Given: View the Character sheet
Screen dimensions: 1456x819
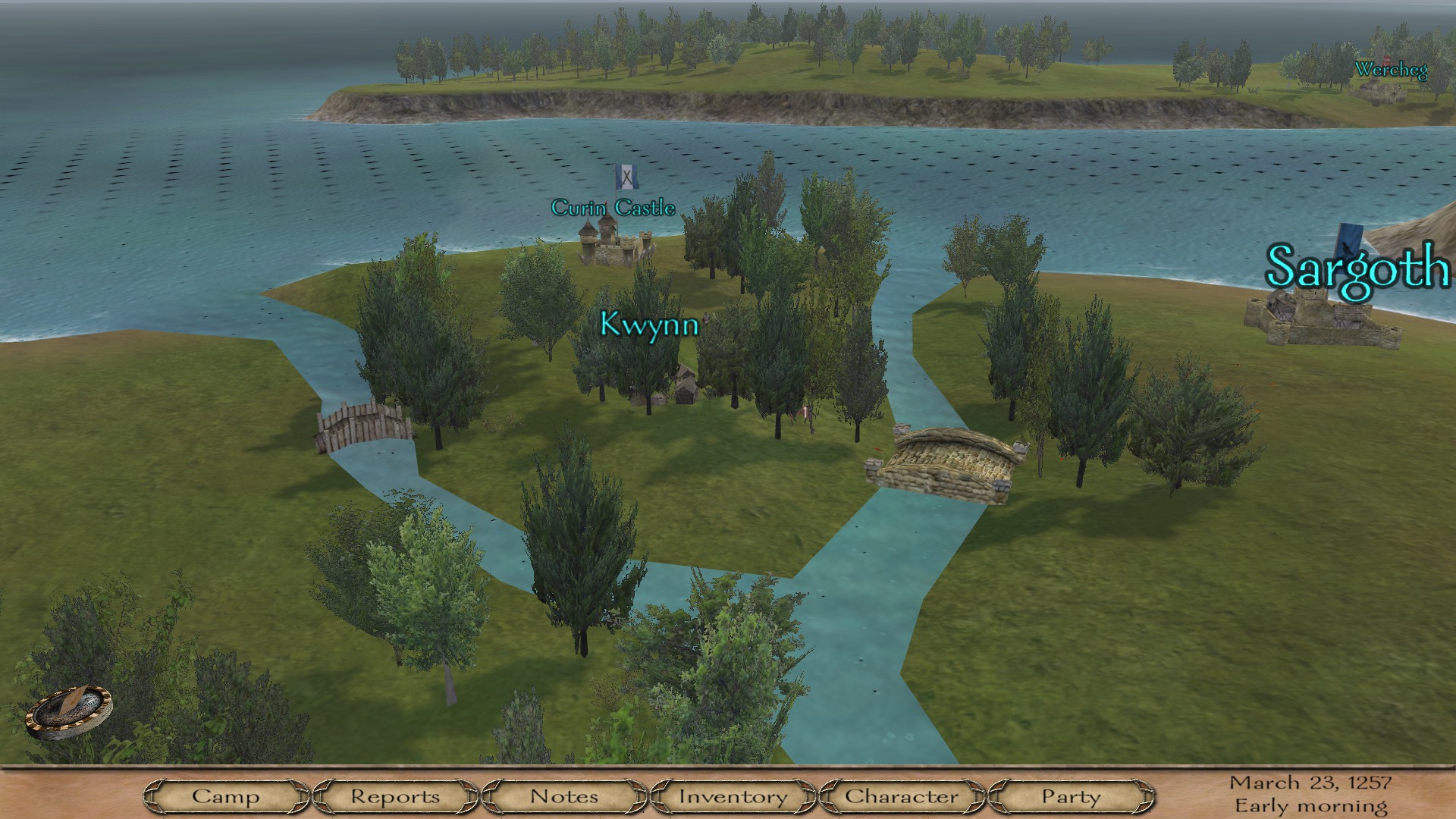Looking at the screenshot, I should pyautogui.click(x=902, y=796).
